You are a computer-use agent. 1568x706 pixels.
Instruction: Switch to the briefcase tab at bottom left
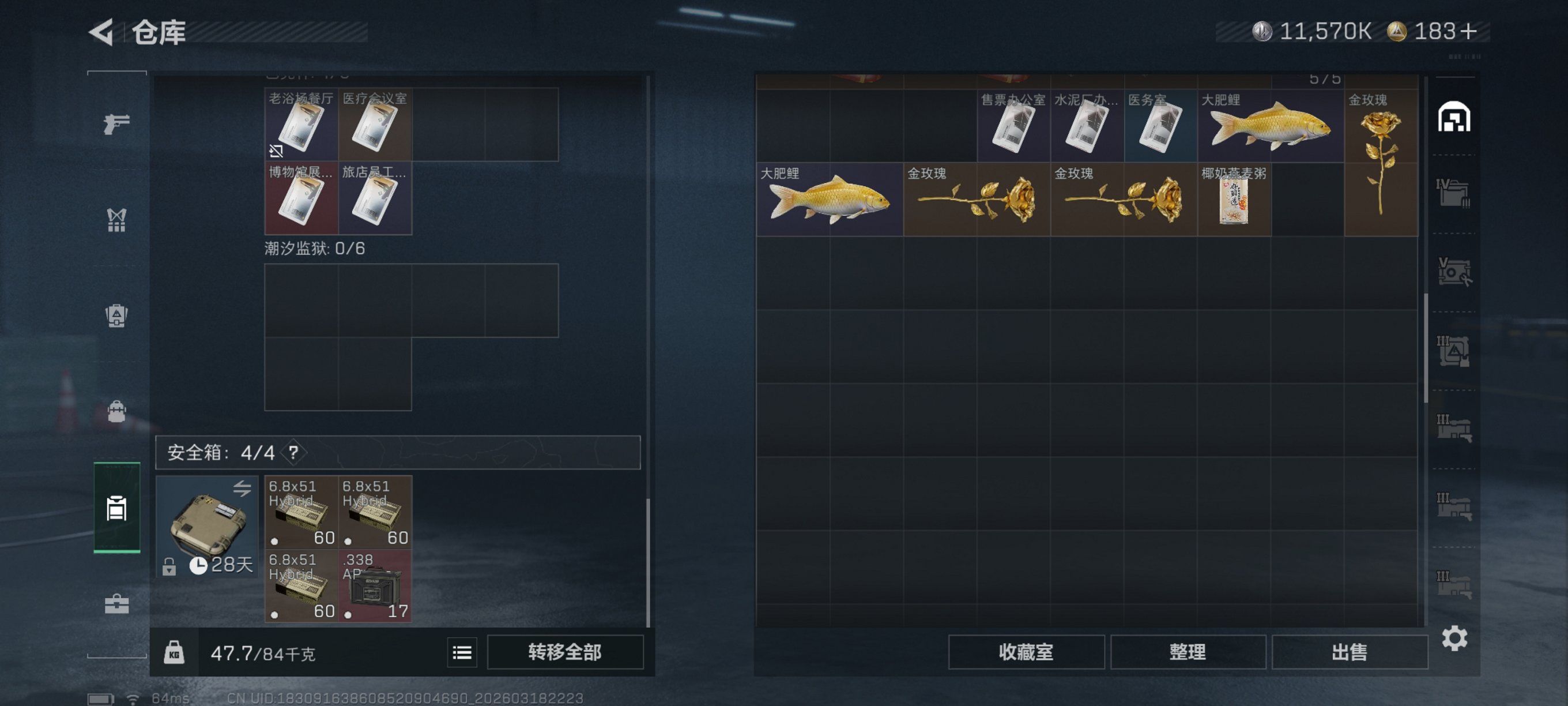point(116,605)
